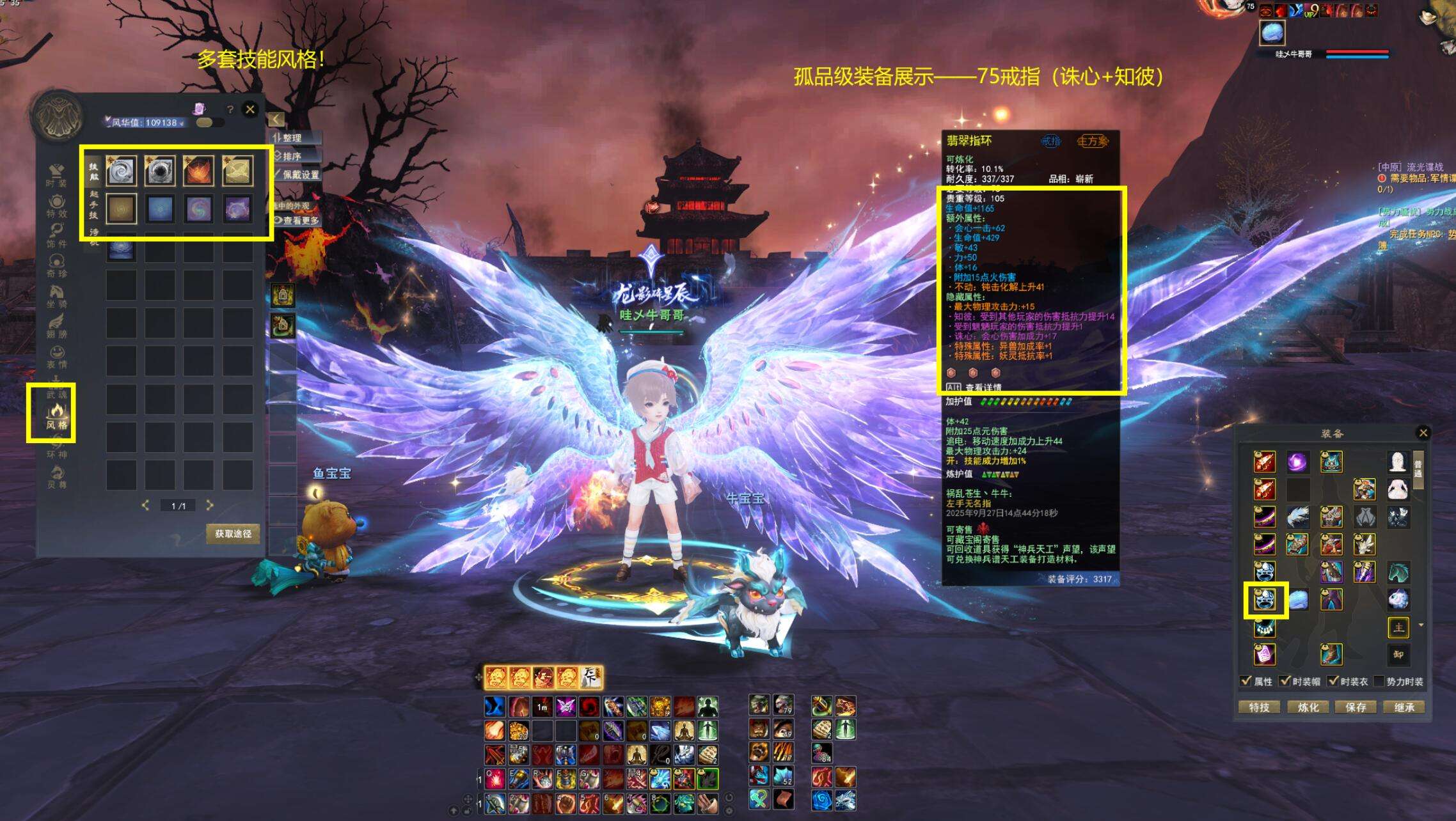Click the 特技 button in equipment panel
This screenshot has width=1456, height=821.
point(1259,707)
